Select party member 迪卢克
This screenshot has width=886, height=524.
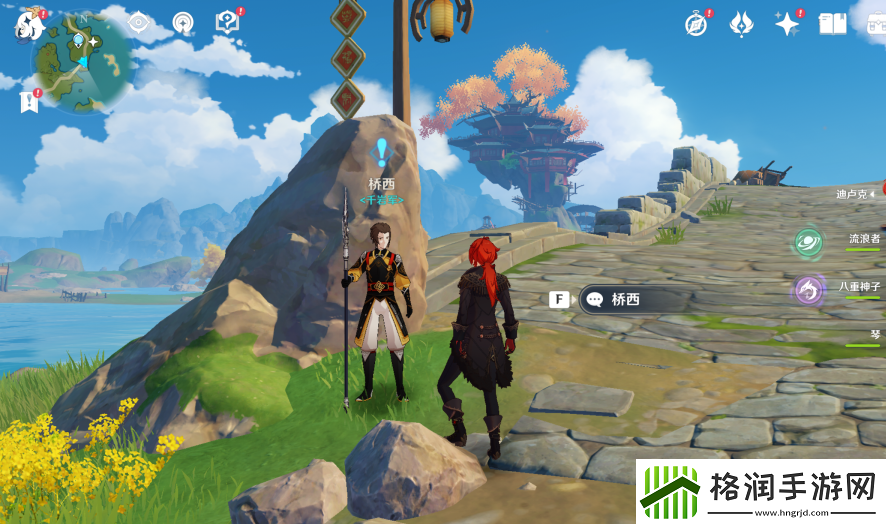[x=856, y=193]
